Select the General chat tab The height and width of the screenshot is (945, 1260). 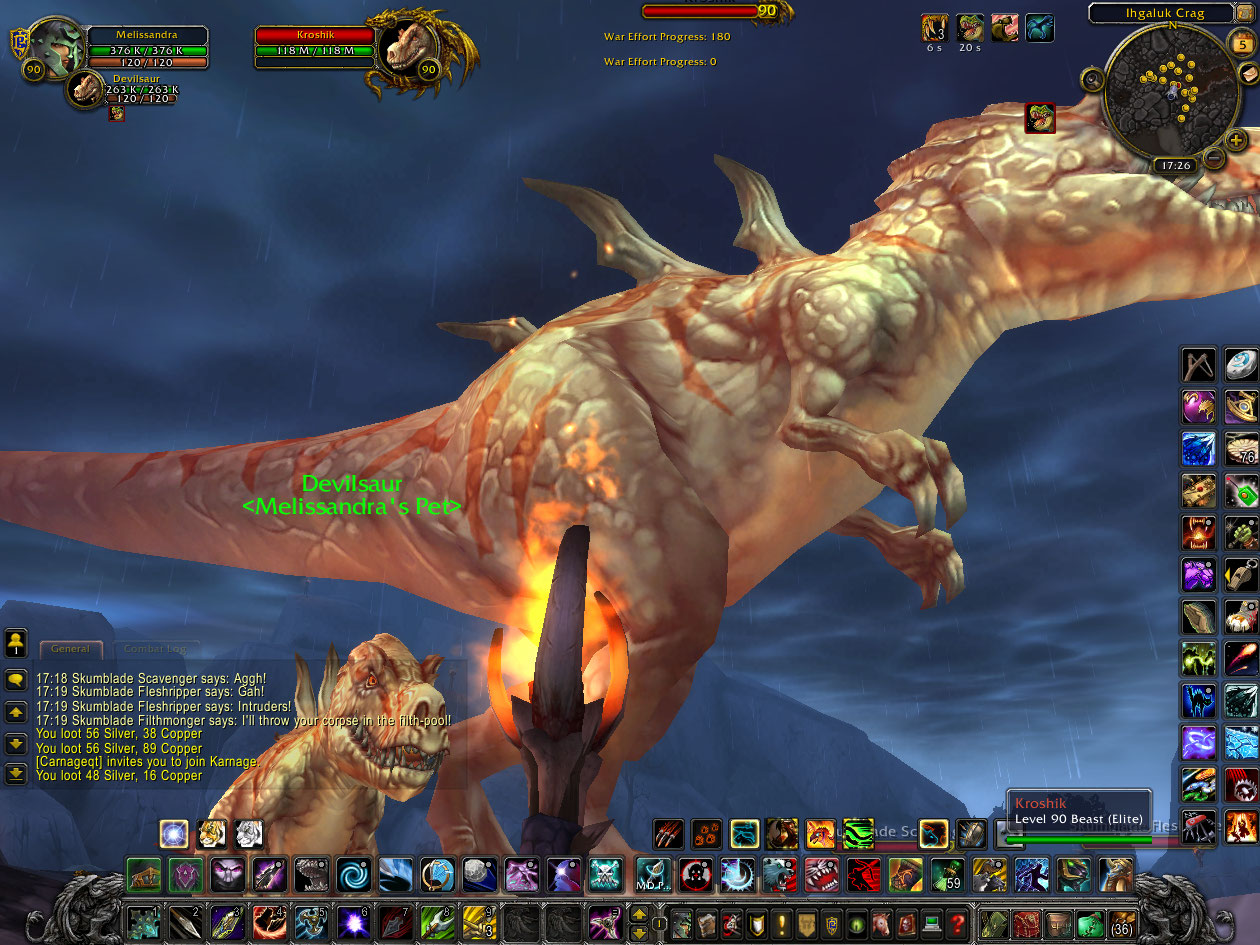tap(70, 649)
